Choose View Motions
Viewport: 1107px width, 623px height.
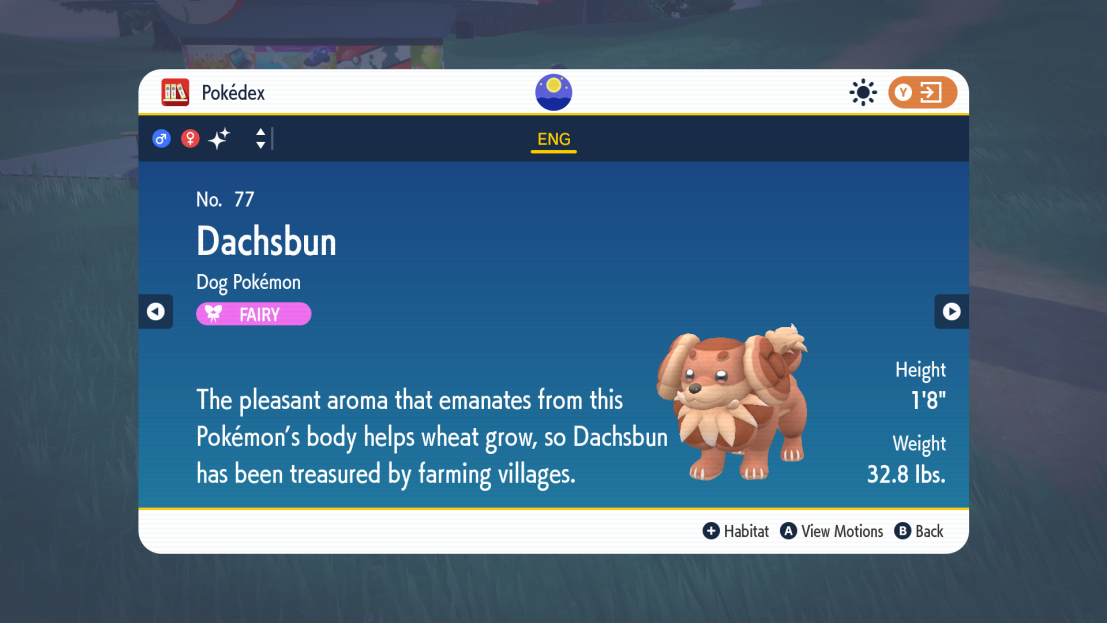pos(832,531)
